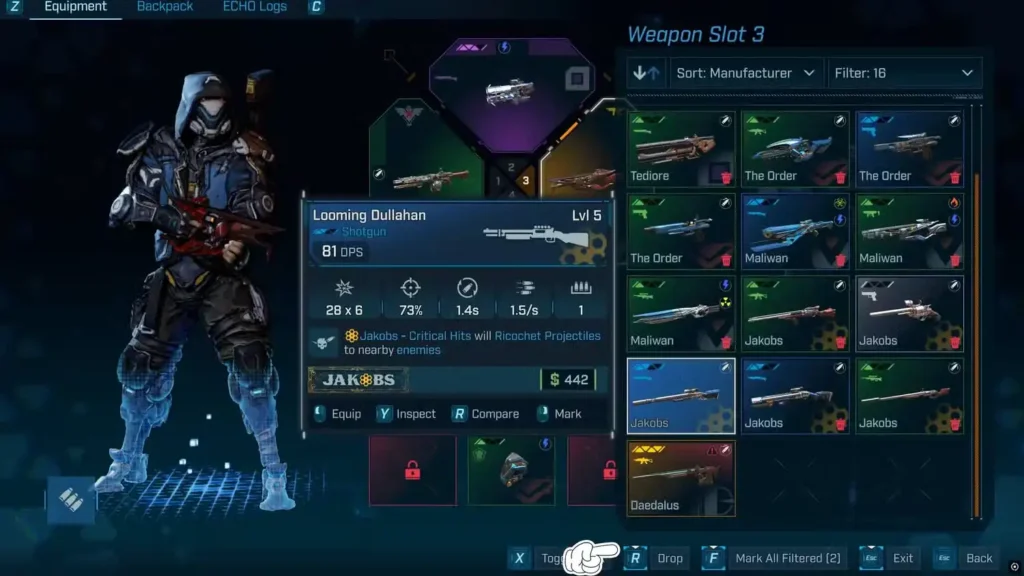This screenshot has height=576, width=1024.
Task: Select the equipped shield slot
Action: (x=511, y=469)
